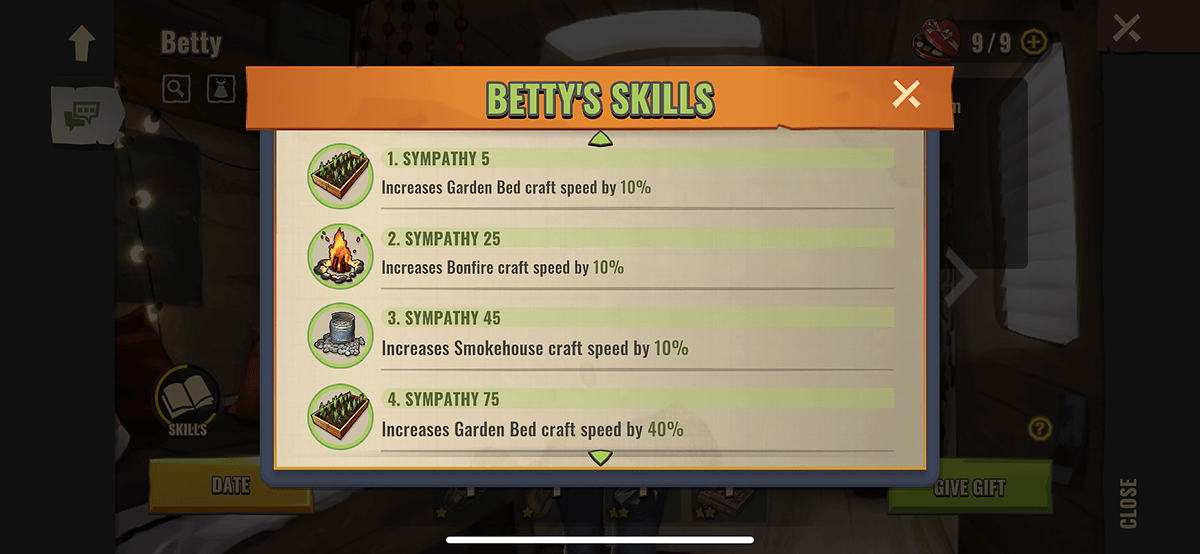This screenshot has height=554, width=1200.
Task: Select the Sympathy 5 Garden Bed skill row
Action: coord(600,175)
